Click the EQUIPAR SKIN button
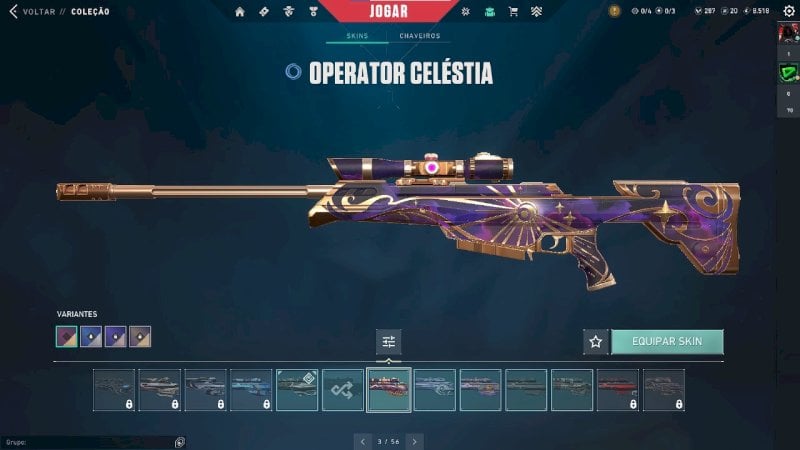 [667, 342]
